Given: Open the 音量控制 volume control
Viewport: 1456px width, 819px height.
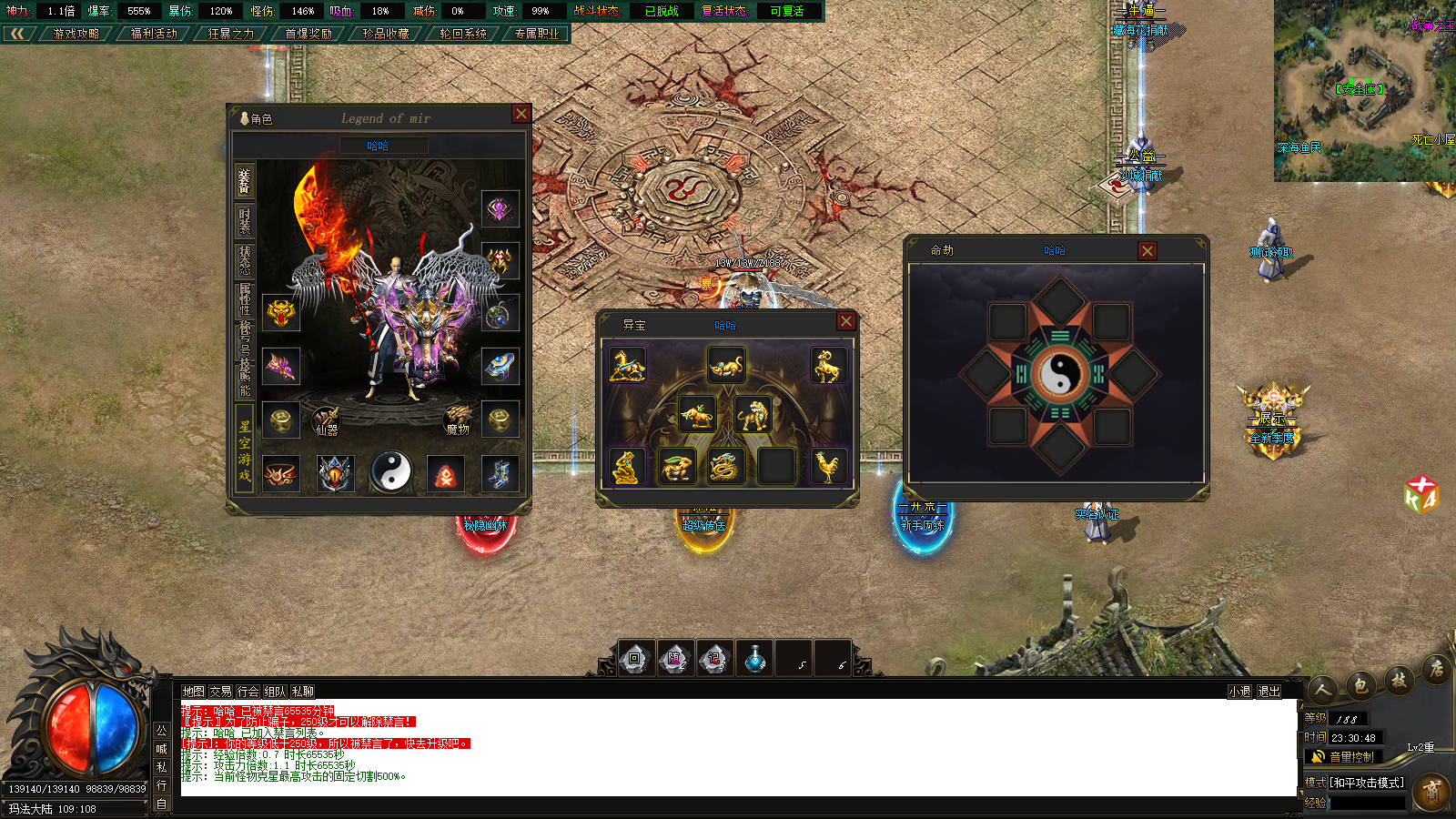Looking at the screenshot, I should pyautogui.click(x=1344, y=757).
